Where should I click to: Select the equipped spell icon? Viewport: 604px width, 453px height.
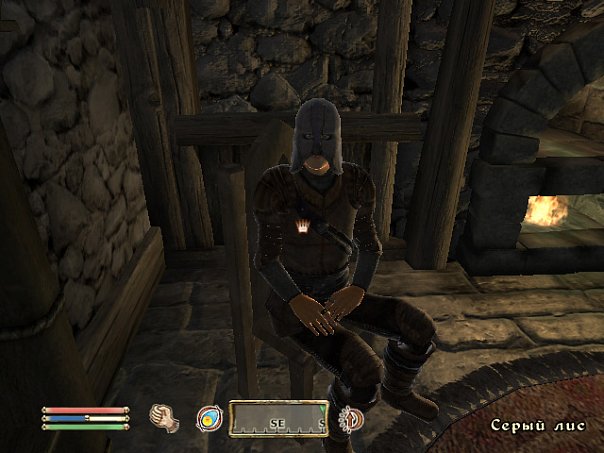click(x=209, y=418)
